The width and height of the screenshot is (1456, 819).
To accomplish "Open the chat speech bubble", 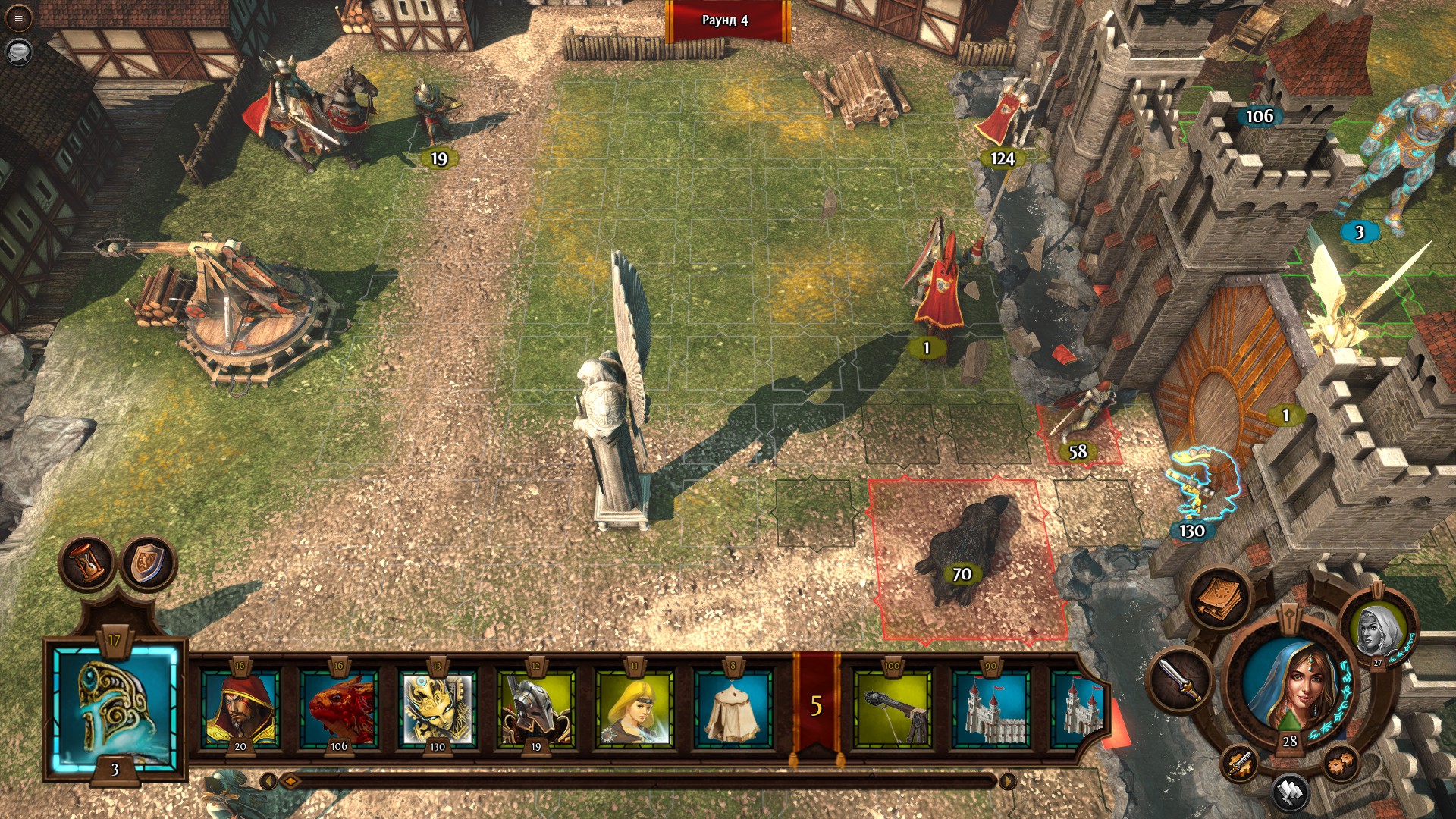I will coord(19,52).
